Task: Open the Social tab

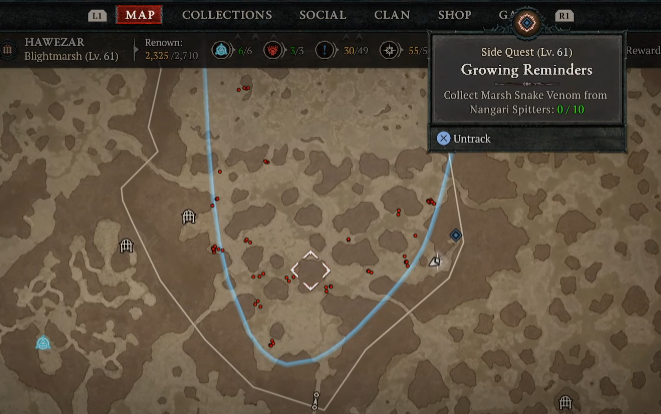Action: tap(322, 15)
